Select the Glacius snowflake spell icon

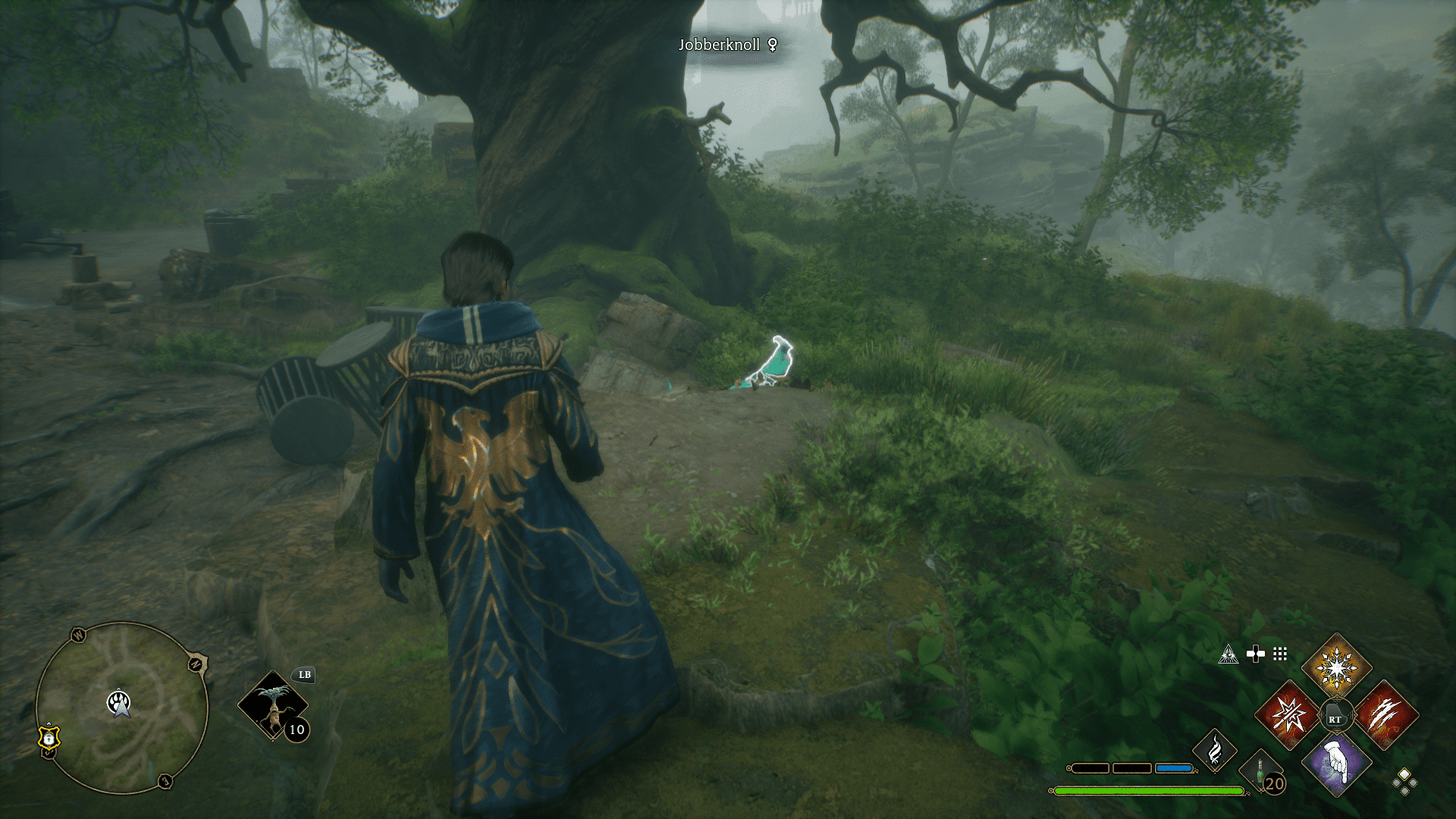click(x=1336, y=666)
